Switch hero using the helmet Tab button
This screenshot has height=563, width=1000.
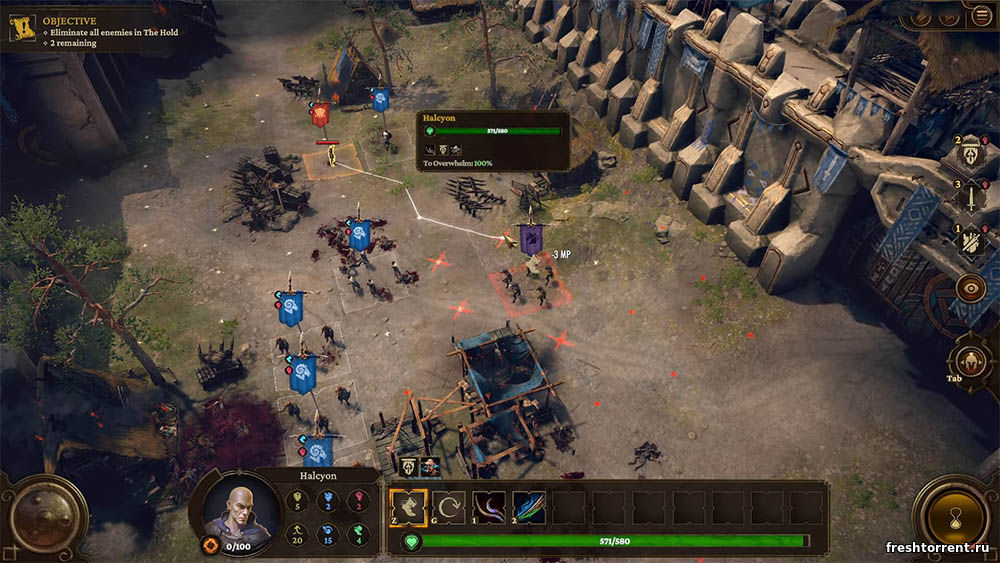click(x=969, y=360)
